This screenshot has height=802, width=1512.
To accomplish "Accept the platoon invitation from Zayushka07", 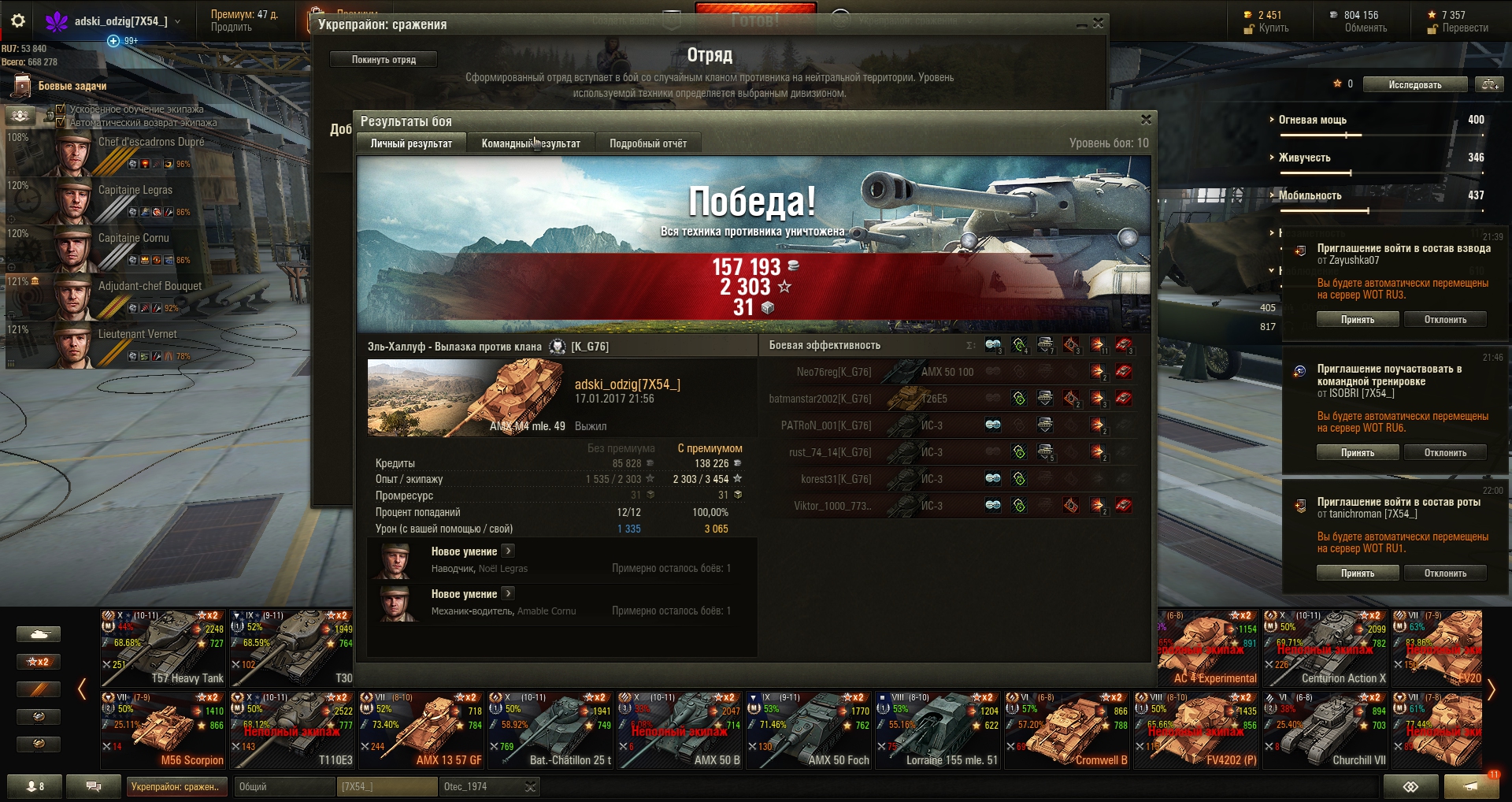I will tap(1358, 320).
